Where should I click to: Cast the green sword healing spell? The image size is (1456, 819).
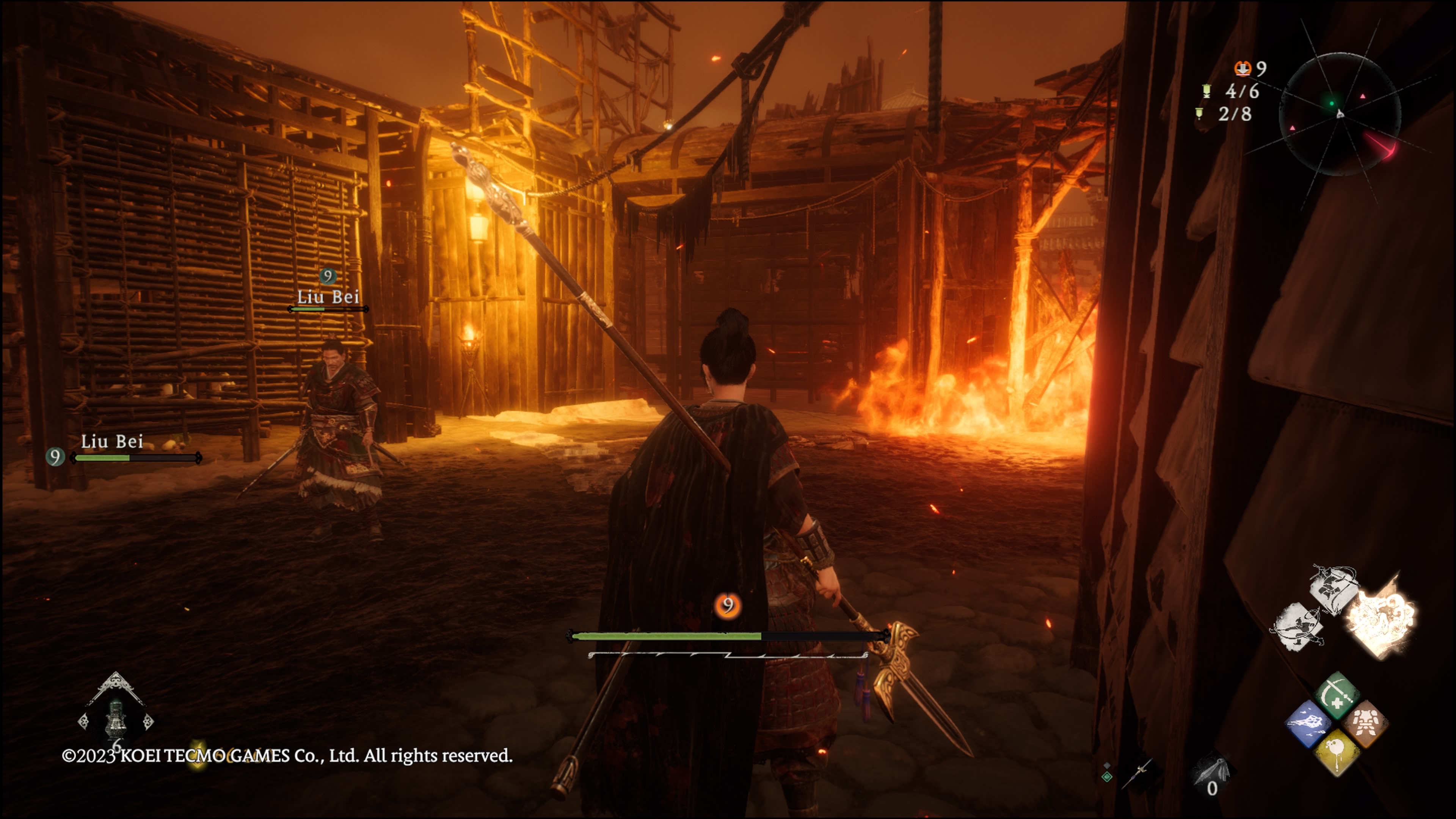[x=1337, y=695]
